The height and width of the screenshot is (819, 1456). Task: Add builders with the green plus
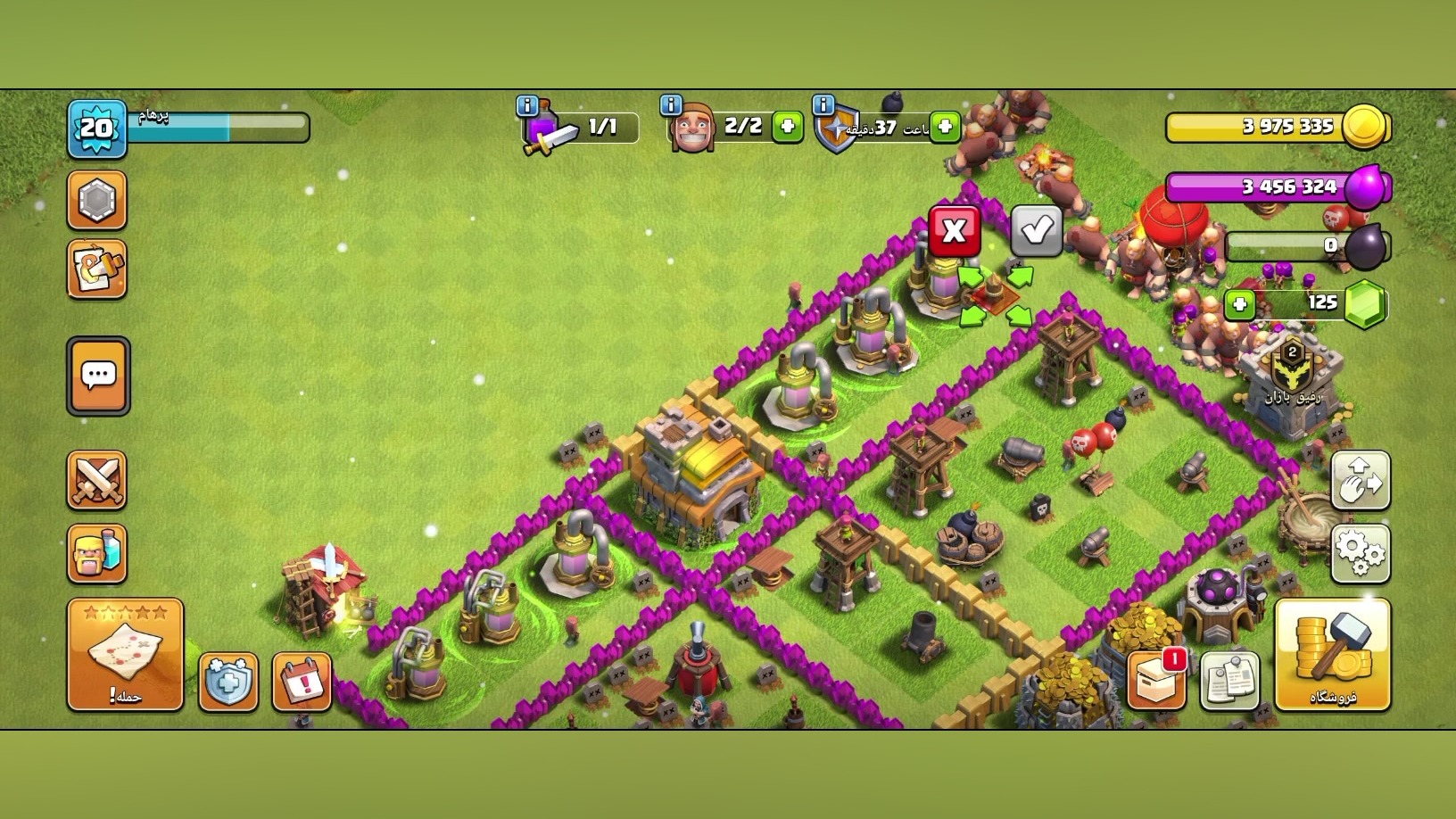[x=787, y=127]
